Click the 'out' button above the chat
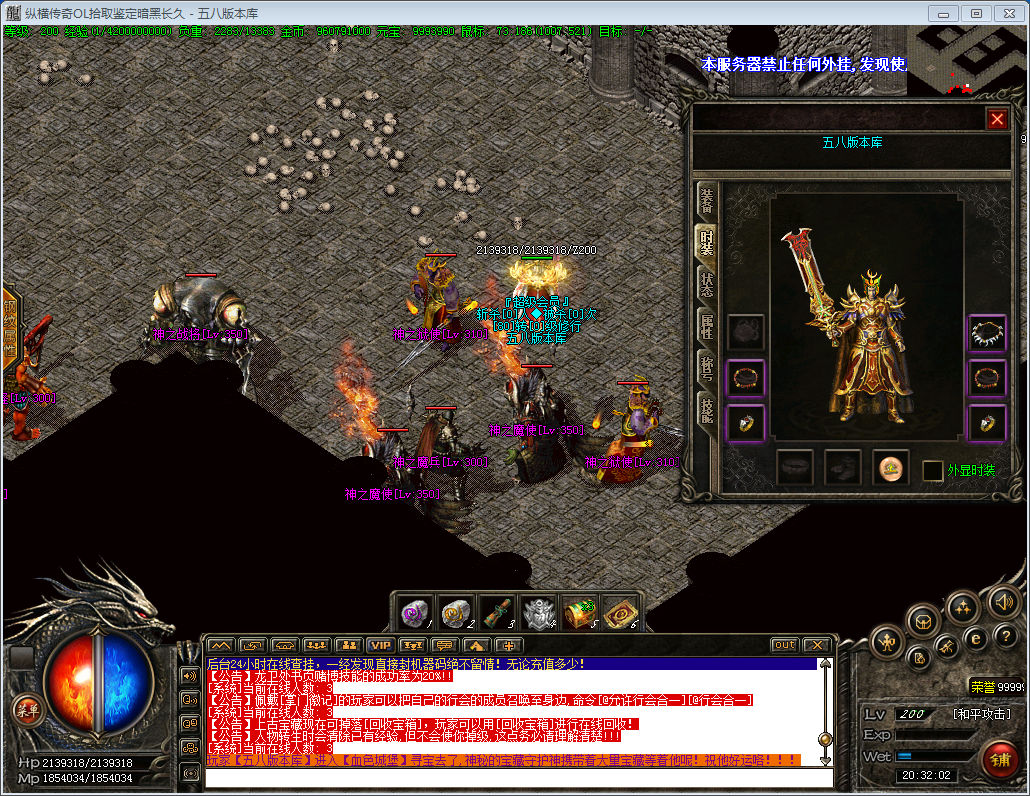1030x796 pixels. (x=785, y=645)
